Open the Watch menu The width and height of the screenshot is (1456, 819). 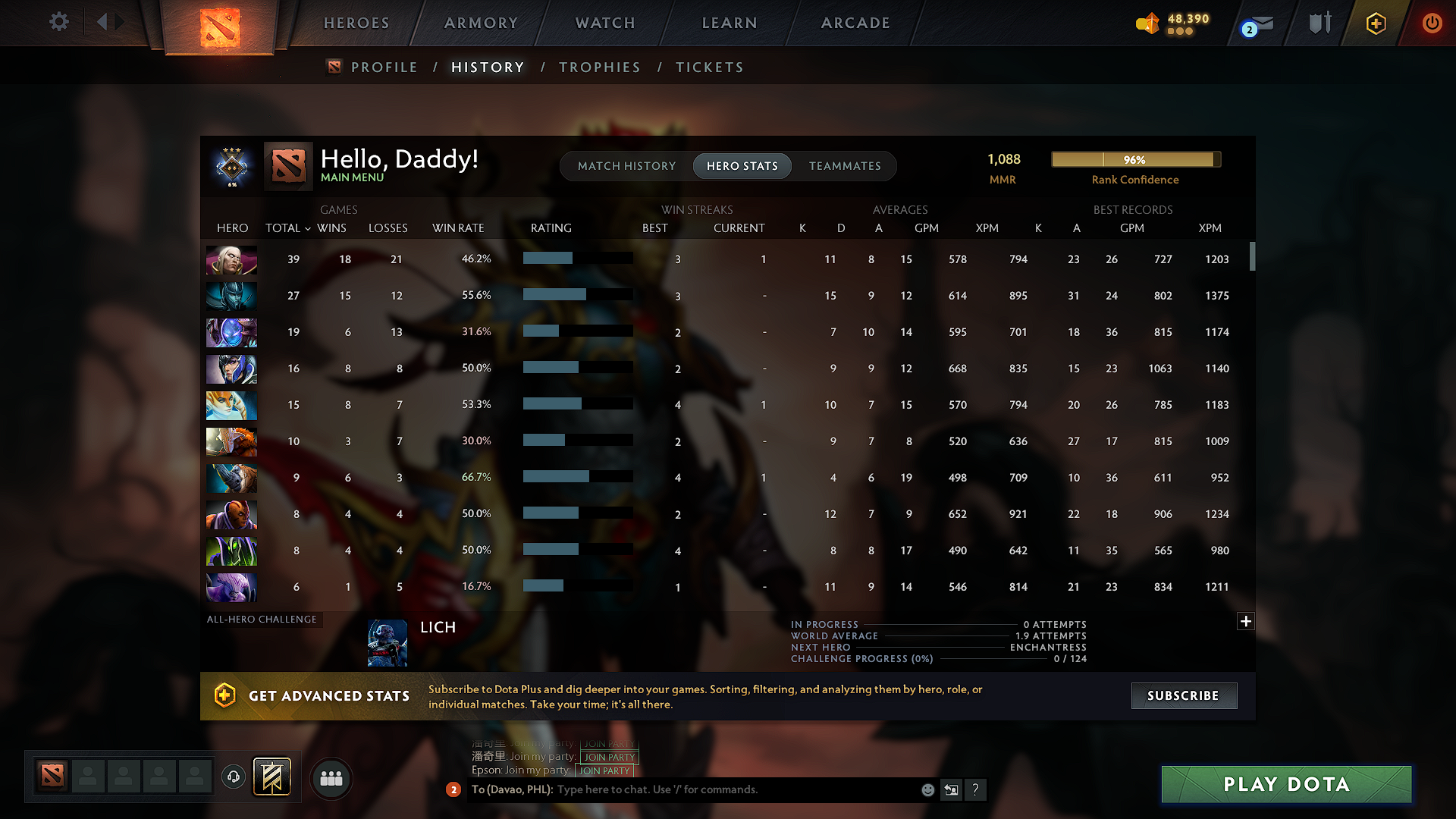[x=604, y=23]
